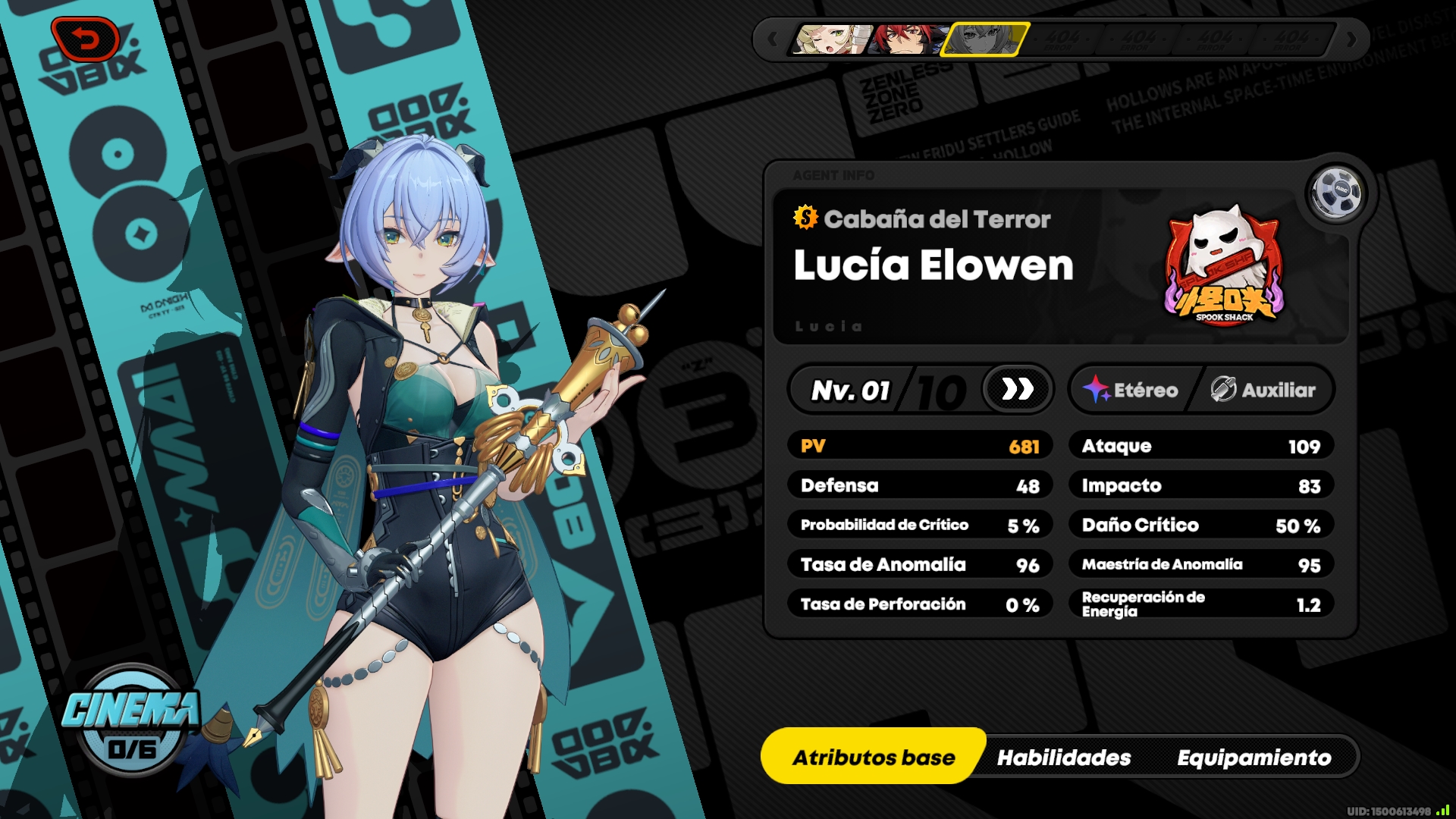Switch to the Habilidades tab

coord(1063,757)
